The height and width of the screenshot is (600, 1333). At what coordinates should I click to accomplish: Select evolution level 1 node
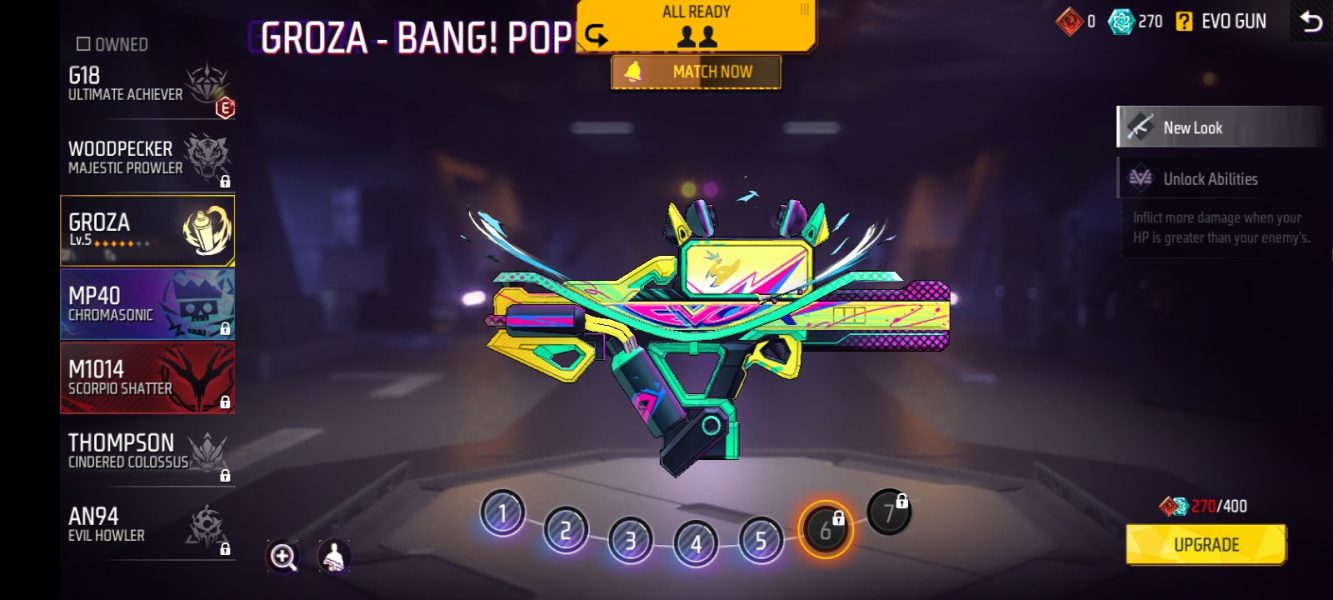[x=502, y=514]
